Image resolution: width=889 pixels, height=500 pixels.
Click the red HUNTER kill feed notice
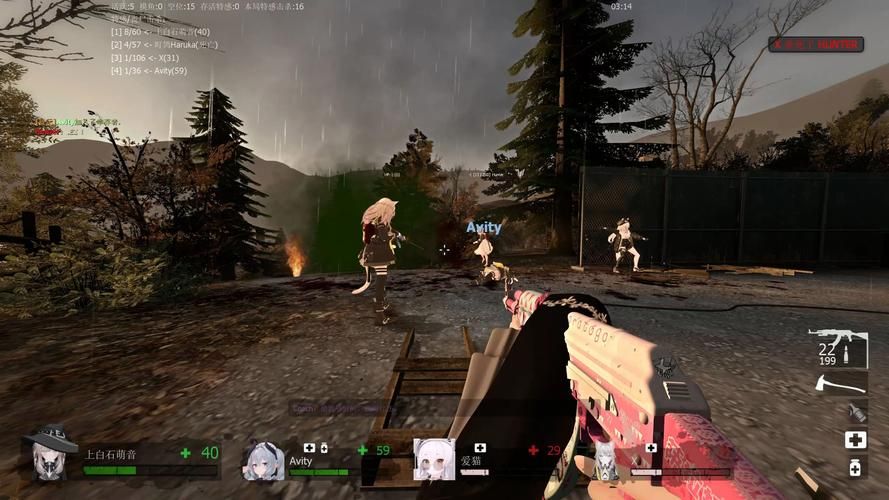816,44
